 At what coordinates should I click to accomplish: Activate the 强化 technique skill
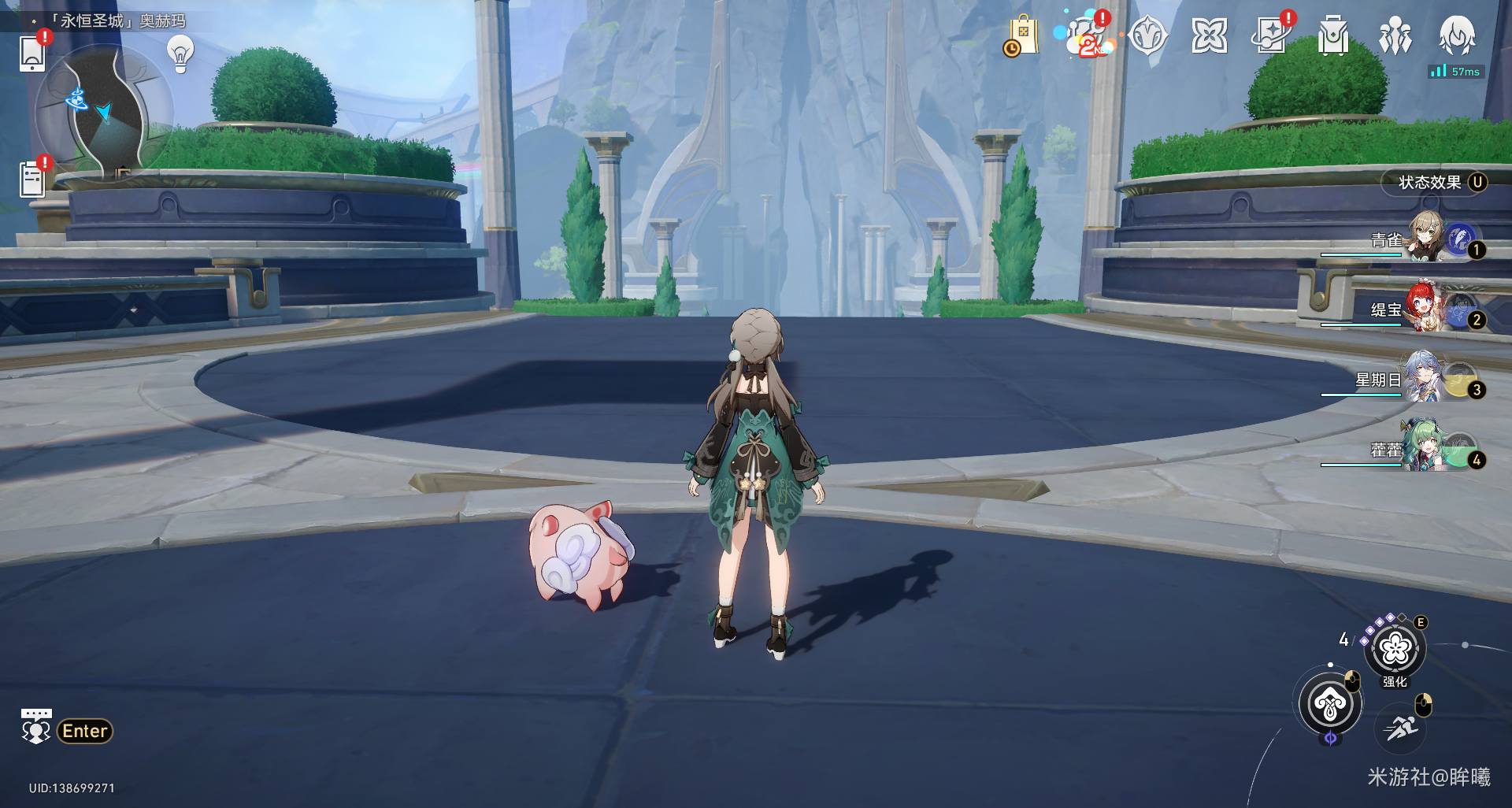[x=1395, y=649]
